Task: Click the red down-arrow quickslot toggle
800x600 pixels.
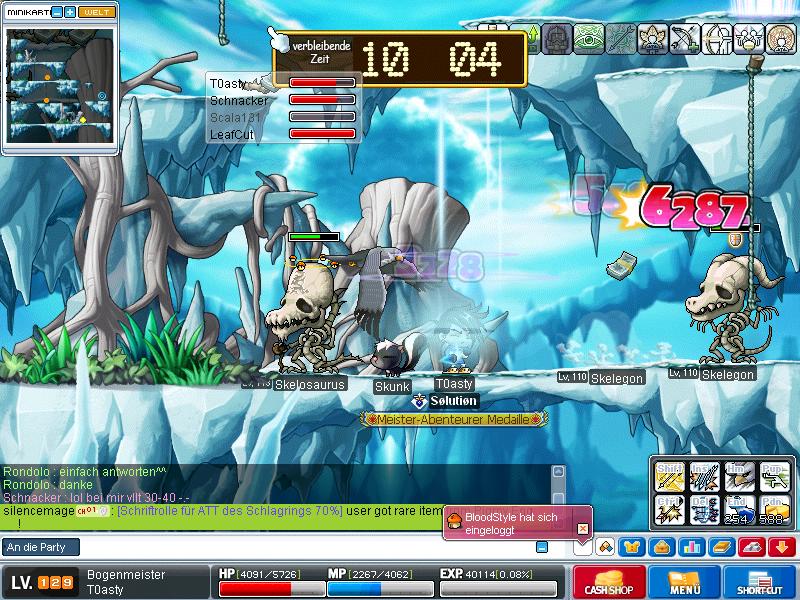Action: (x=781, y=547)
